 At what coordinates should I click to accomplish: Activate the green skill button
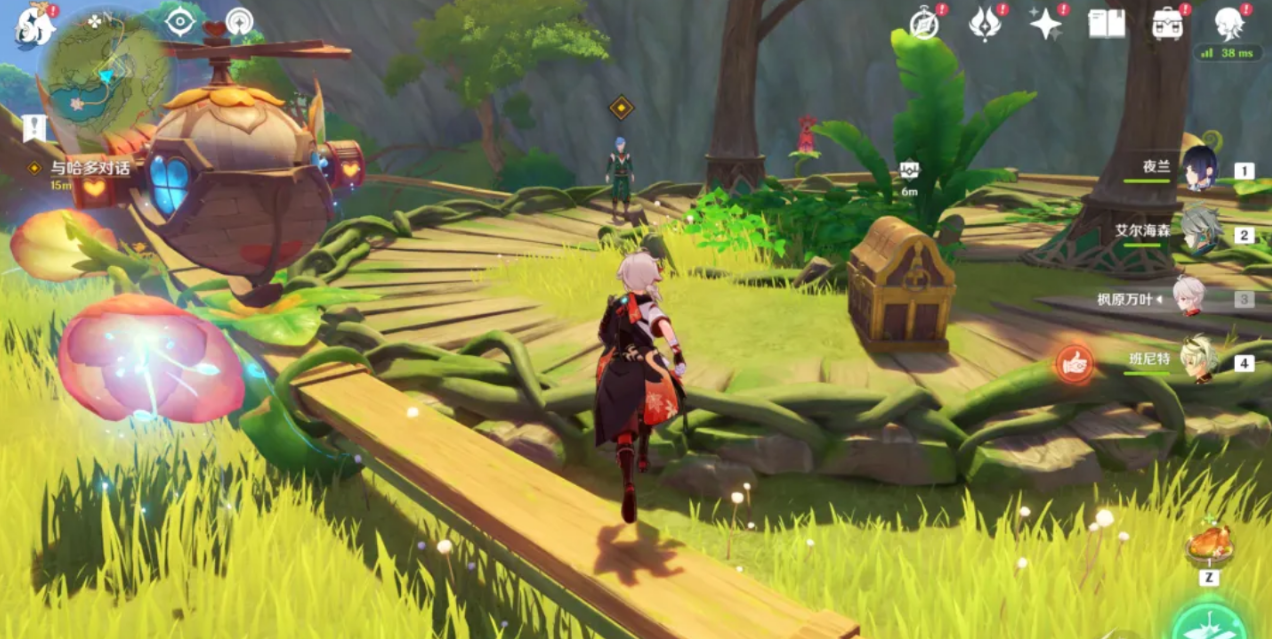tap(1209, 623)
